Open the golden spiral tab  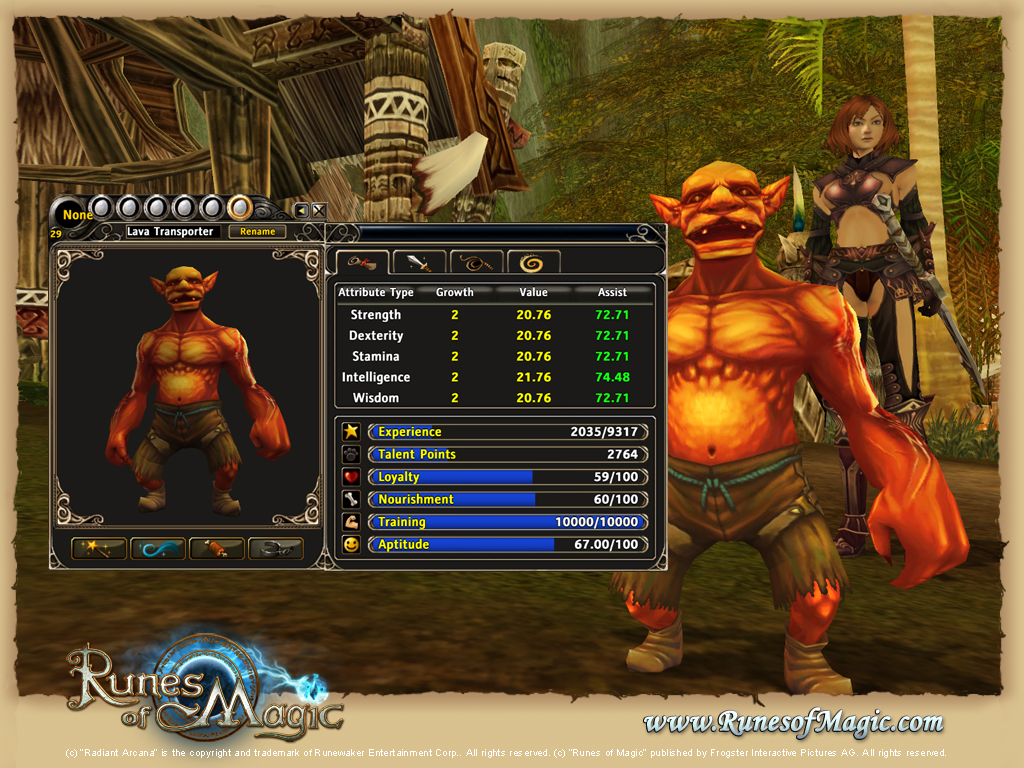pyautogui.click(x=533, y=262)
